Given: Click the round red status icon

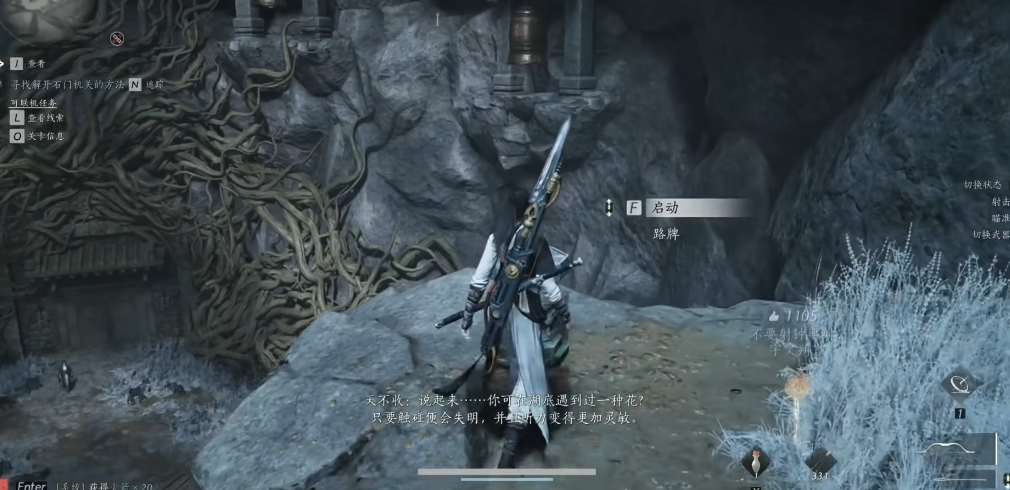Looking at the screenshot, I should coord(117,39).
